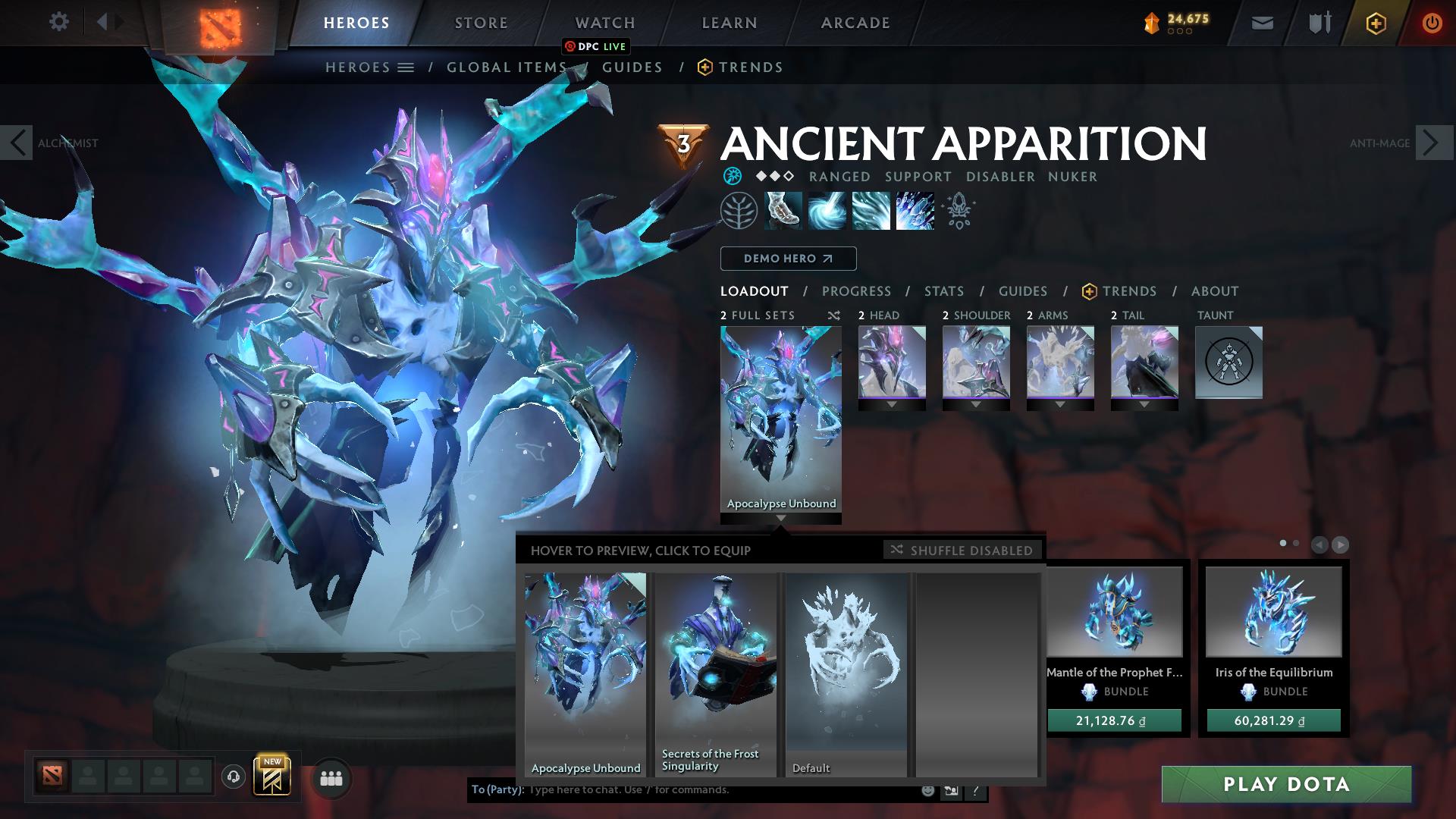
Task: Open the WATCH menu
Action: click(604, 23)
